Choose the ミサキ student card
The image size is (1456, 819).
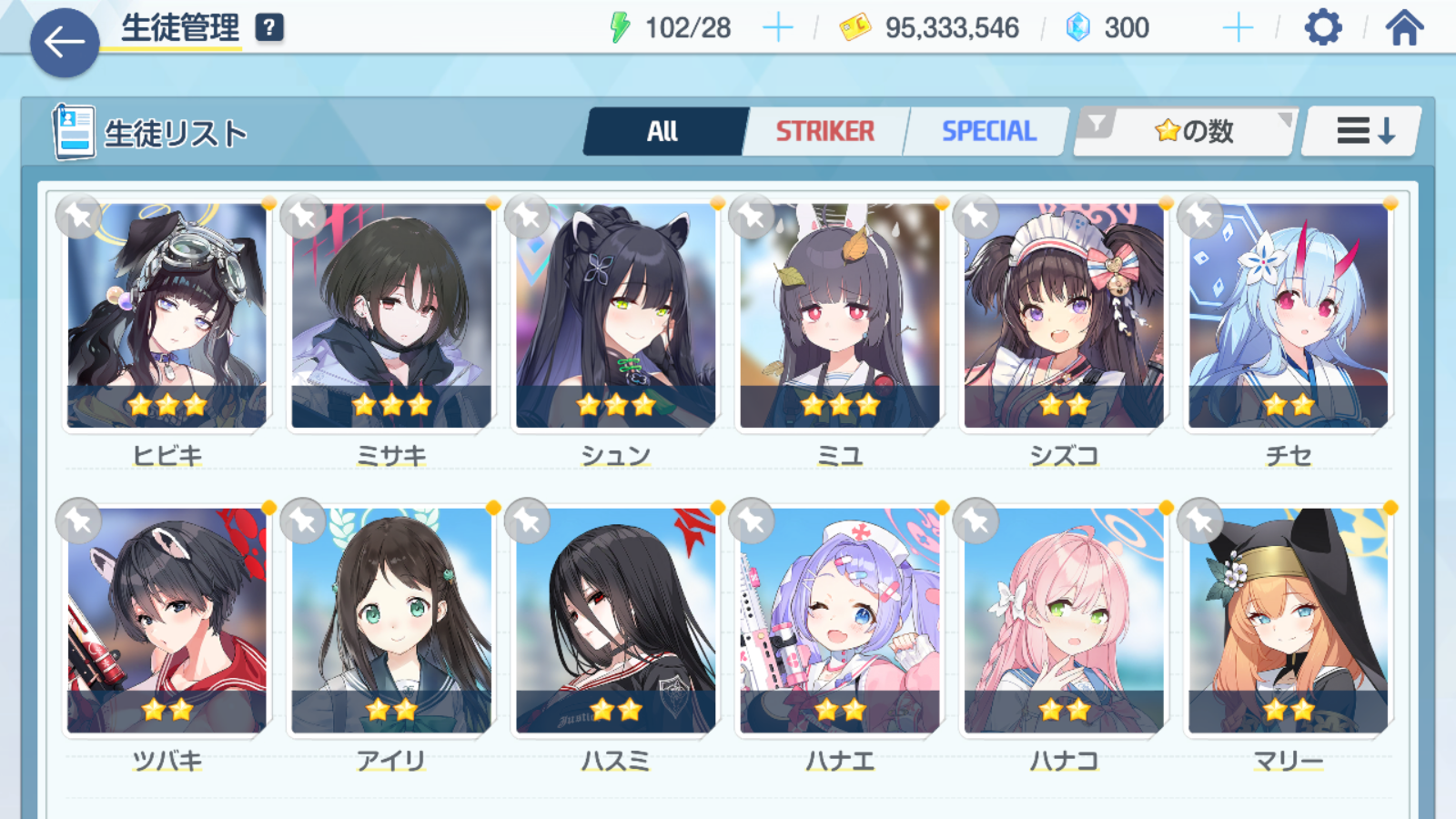click(391, 316)
